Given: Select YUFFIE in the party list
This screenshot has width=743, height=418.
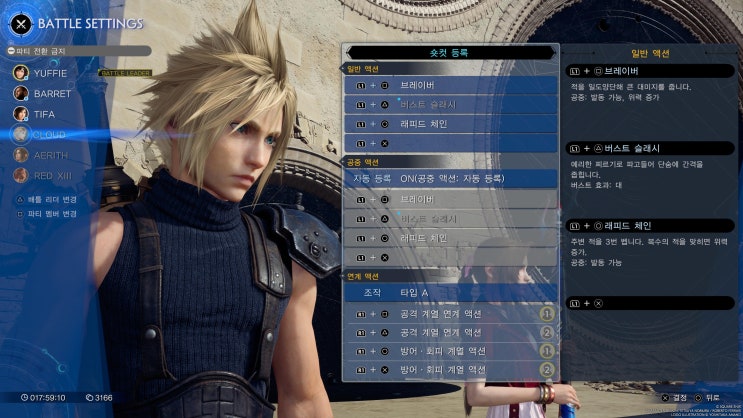Looking at the screenshot, I should coord(52,72).
